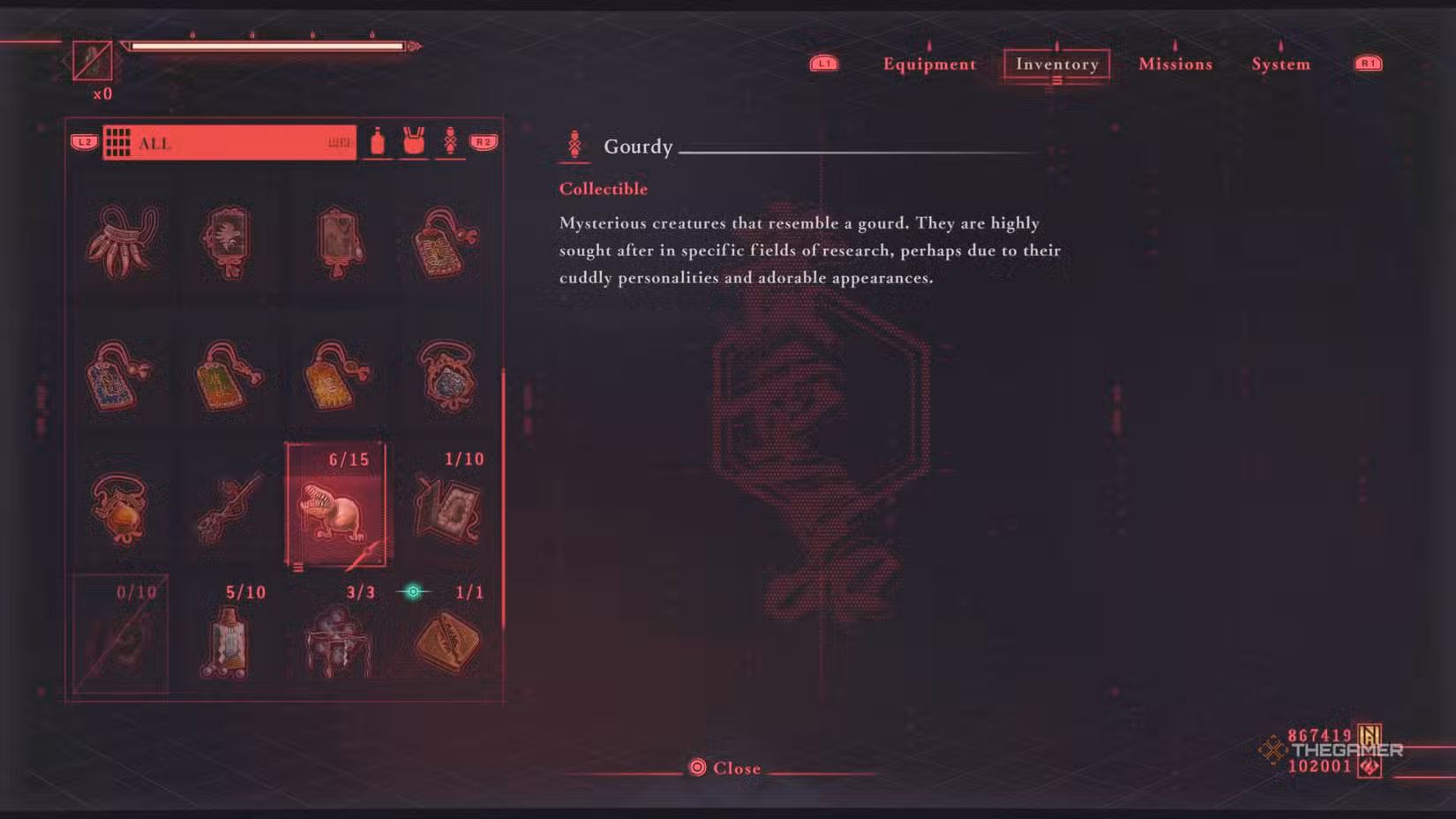Click L1 shoulder button prompt
Image resolution: width=1456 pixels, height=819 pixels.
[823, 62]
